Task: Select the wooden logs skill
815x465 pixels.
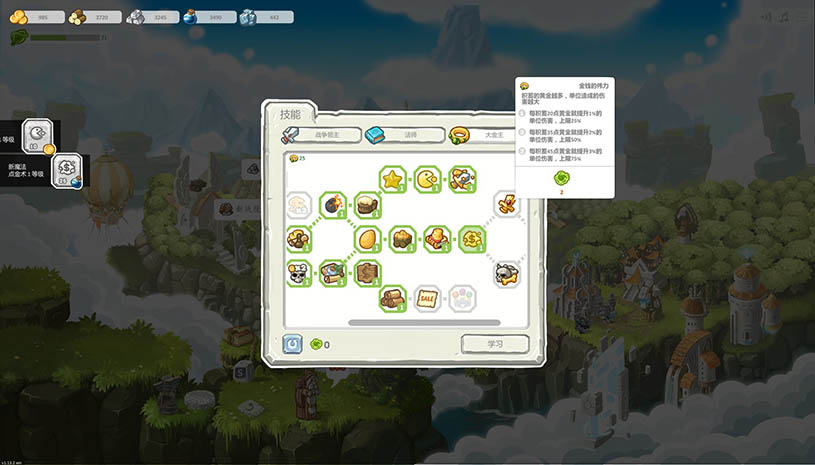Action: [x=393, y=298]
